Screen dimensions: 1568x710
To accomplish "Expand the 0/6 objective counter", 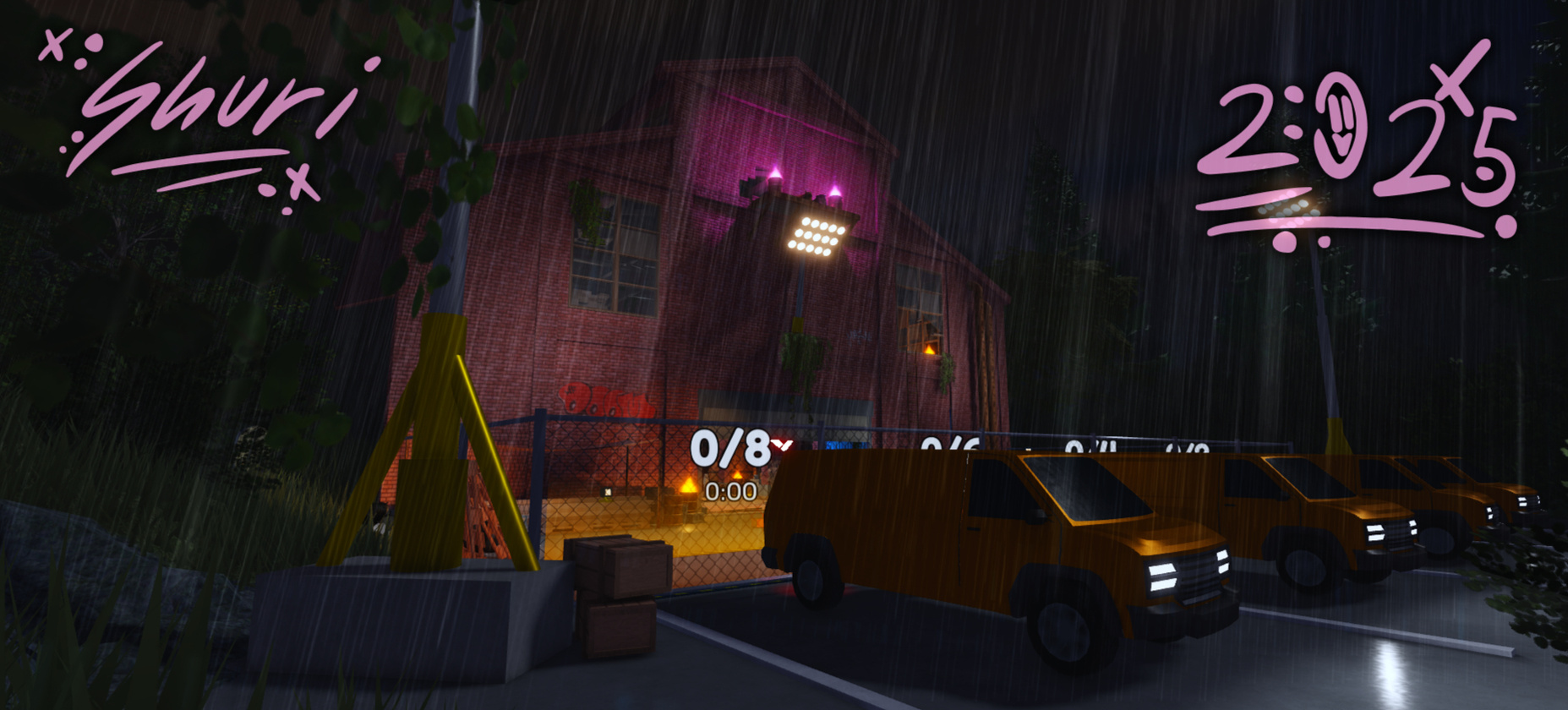I will point(948,444).
